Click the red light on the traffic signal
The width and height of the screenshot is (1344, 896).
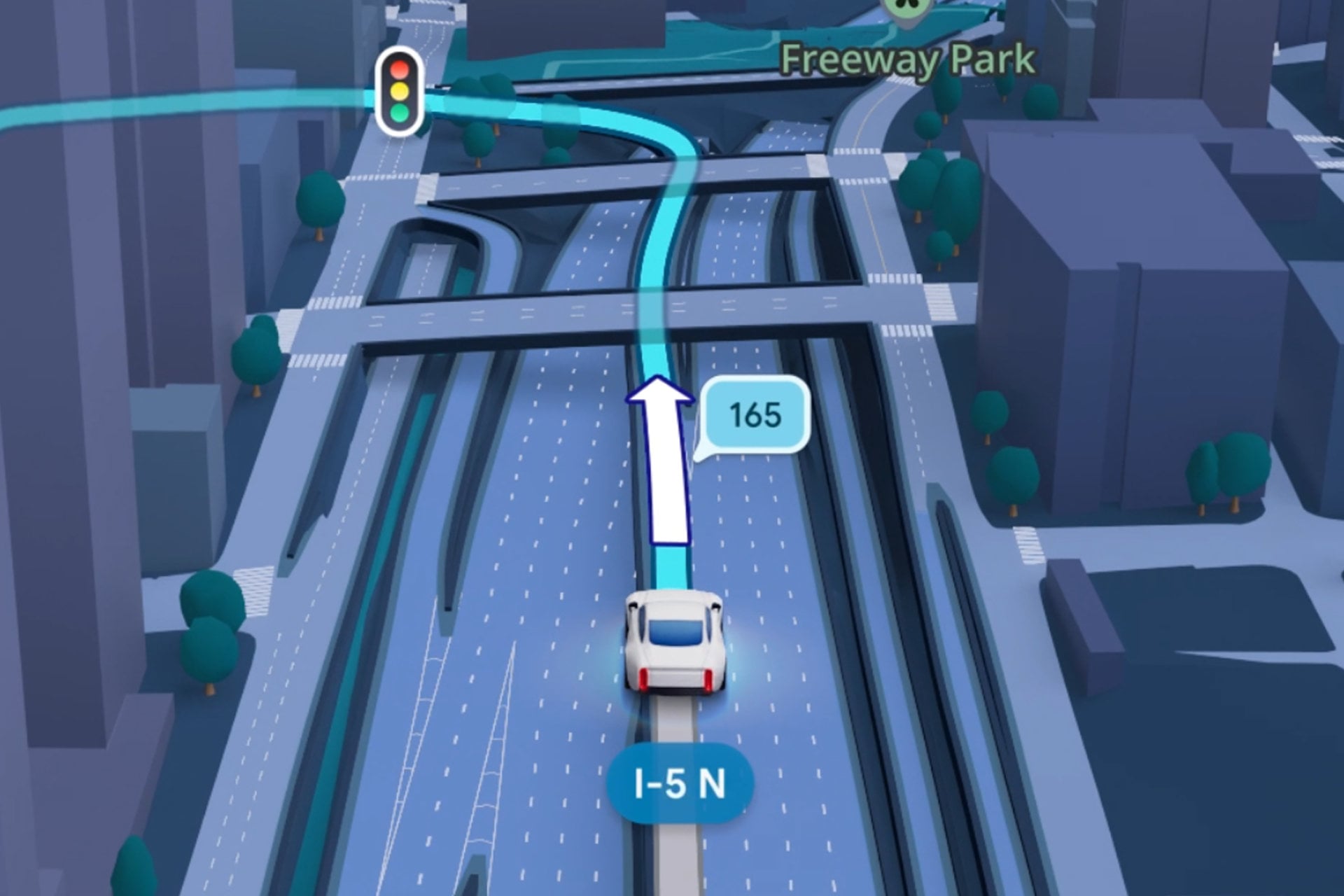click(399, 68)
